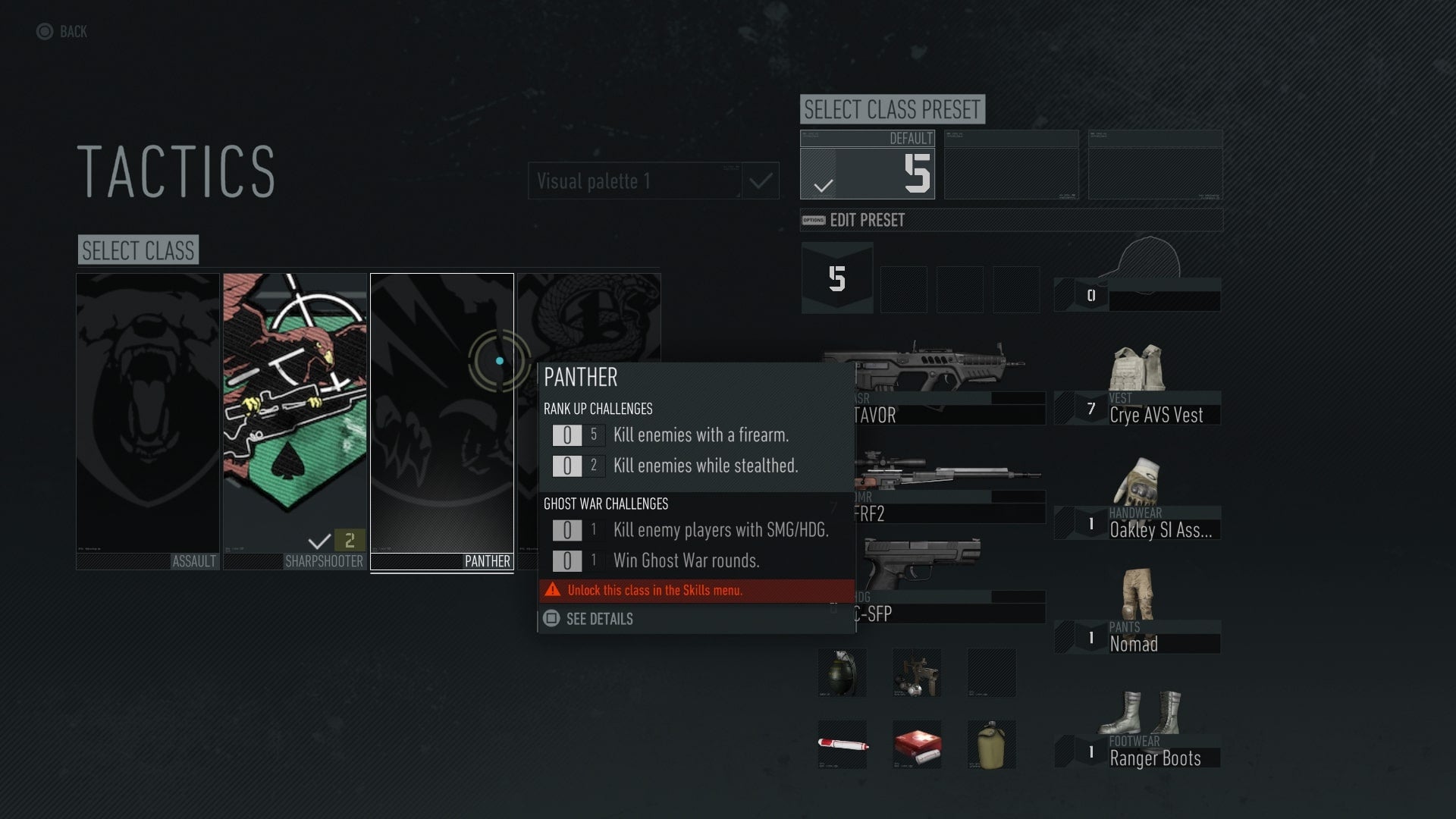Select the explosive device item icon
This screenshot has height=819, width=1456.
click(x=916, y=672)
